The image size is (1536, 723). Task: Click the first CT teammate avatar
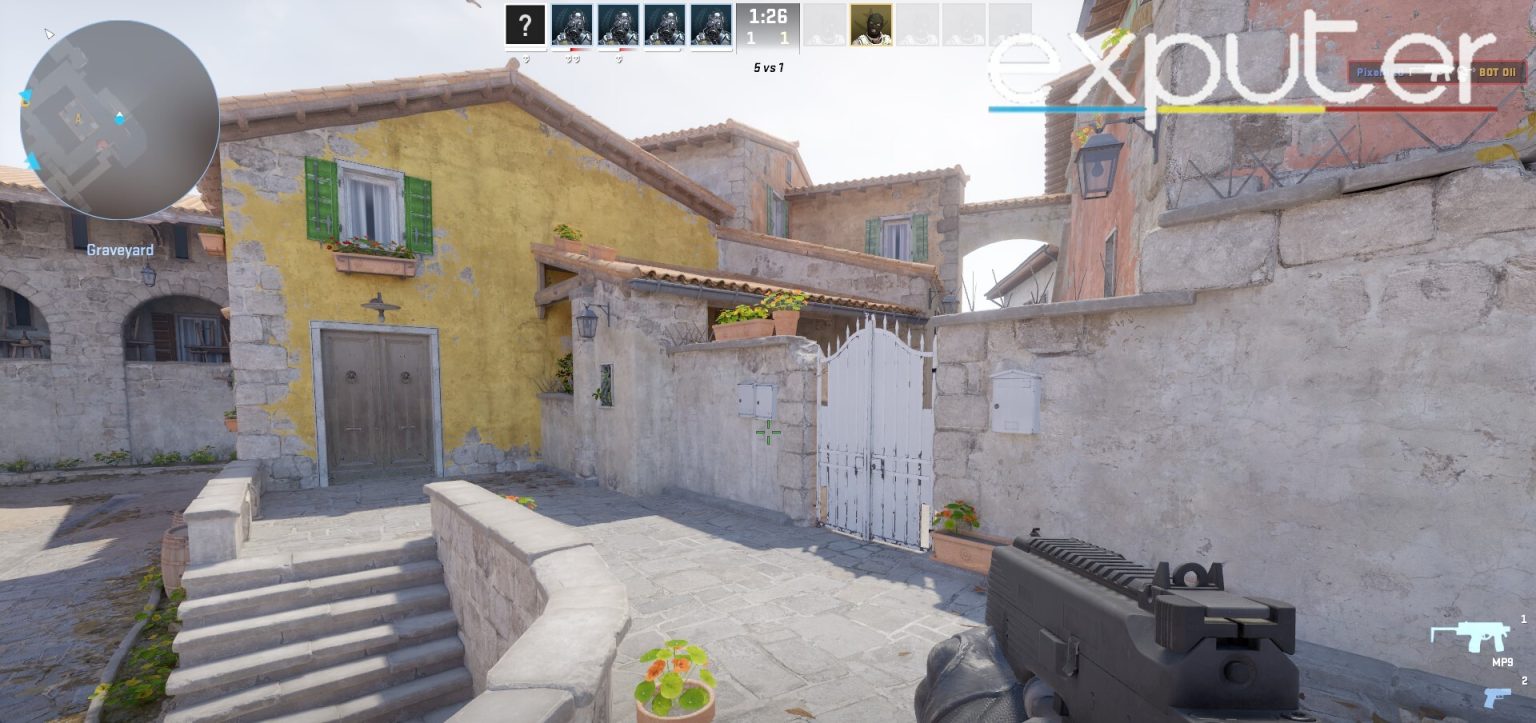pyautogui.click(x=573, y=27)
